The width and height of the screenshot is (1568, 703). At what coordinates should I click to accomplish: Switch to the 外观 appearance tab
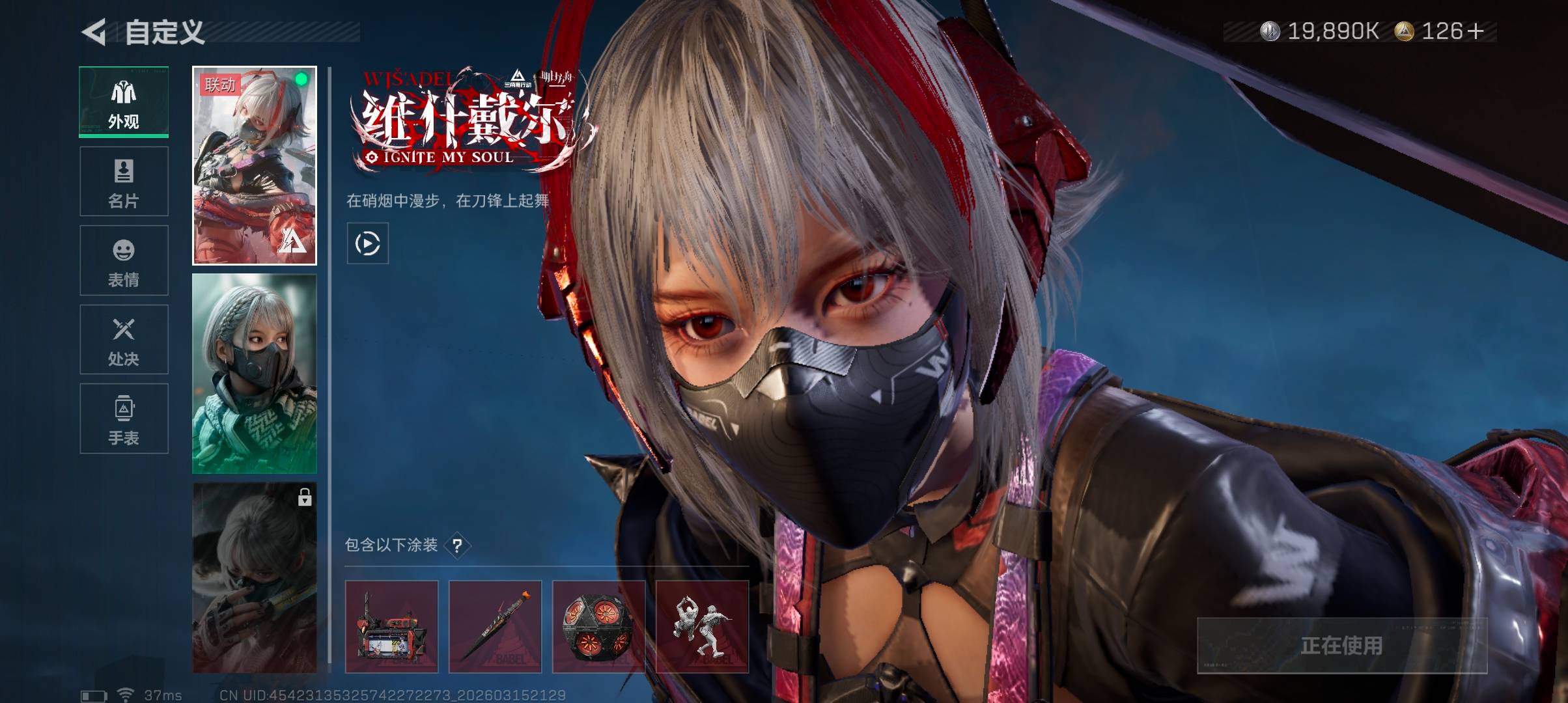pyautogui.click(x=124, y=102)
